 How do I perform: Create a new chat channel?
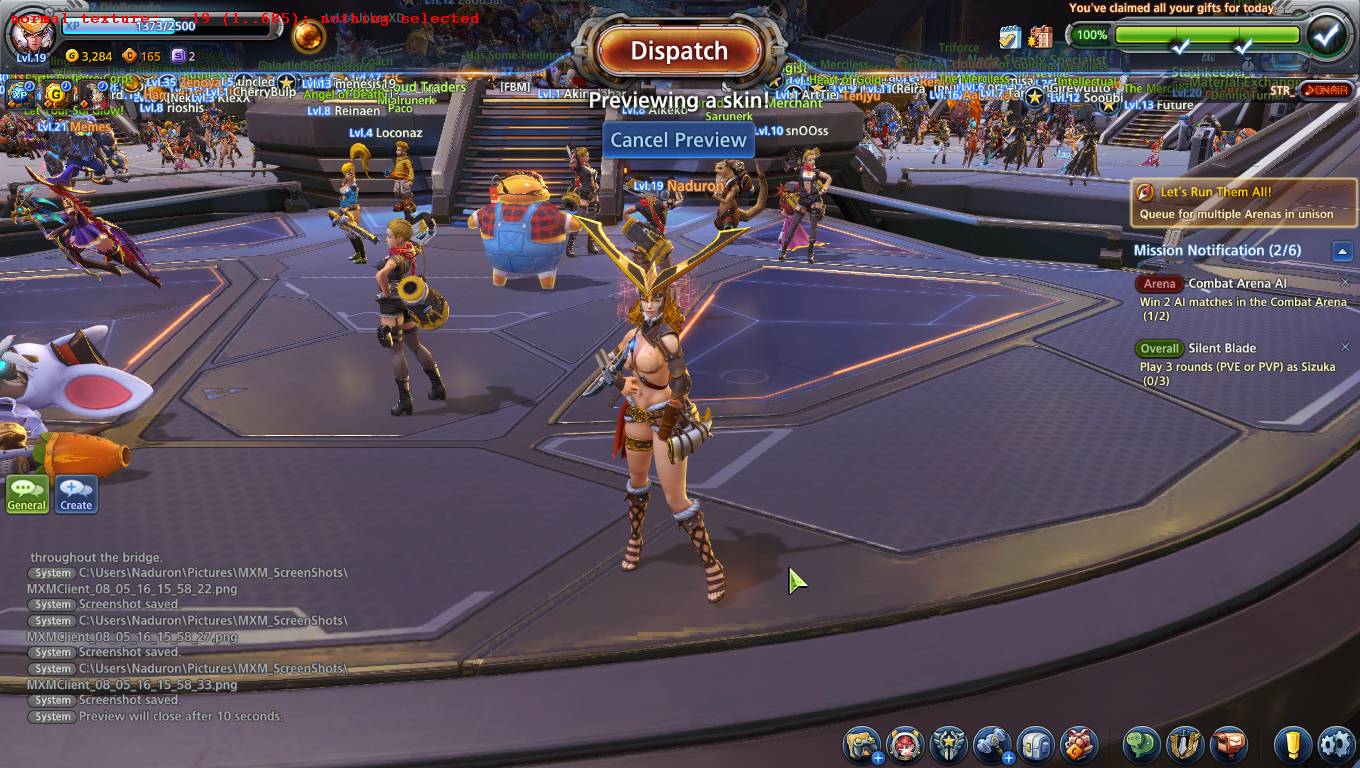coord(76,493)
